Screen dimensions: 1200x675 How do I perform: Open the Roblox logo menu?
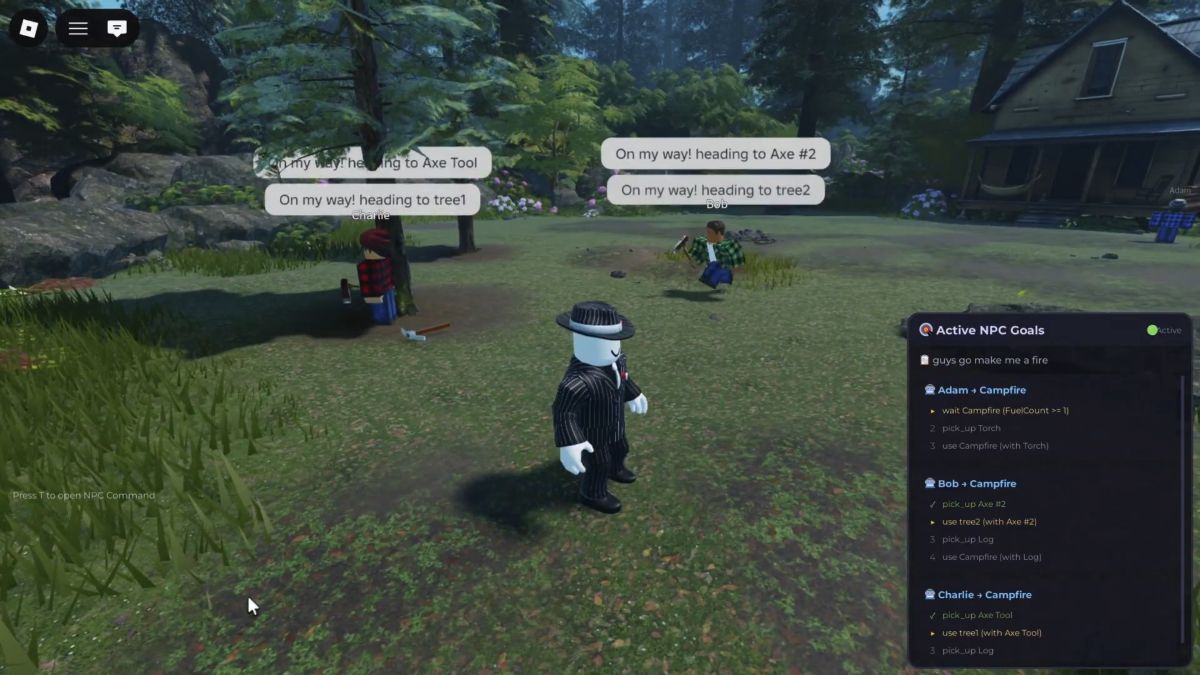point(28,28)
